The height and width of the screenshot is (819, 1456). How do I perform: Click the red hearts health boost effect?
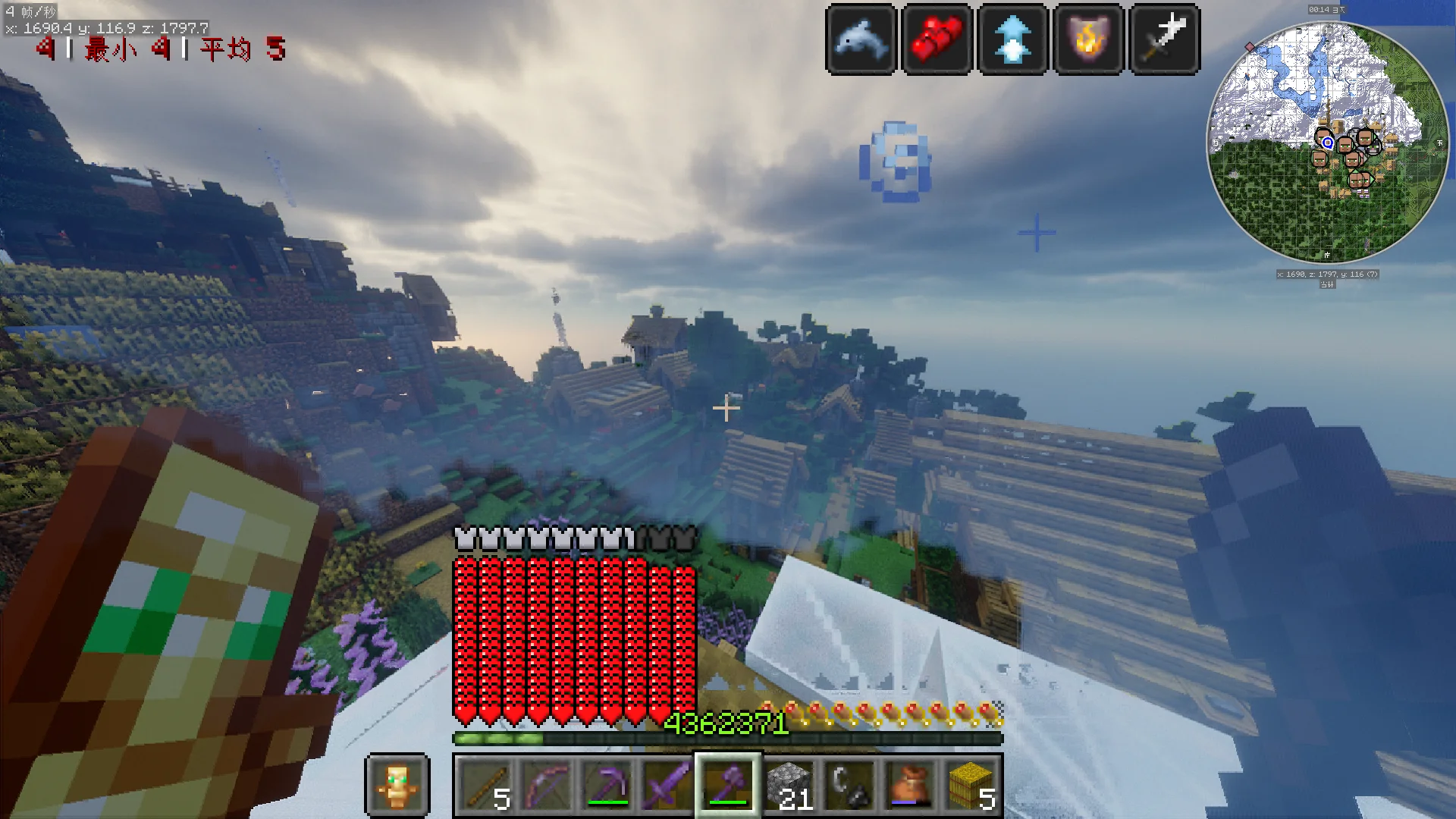937,39
